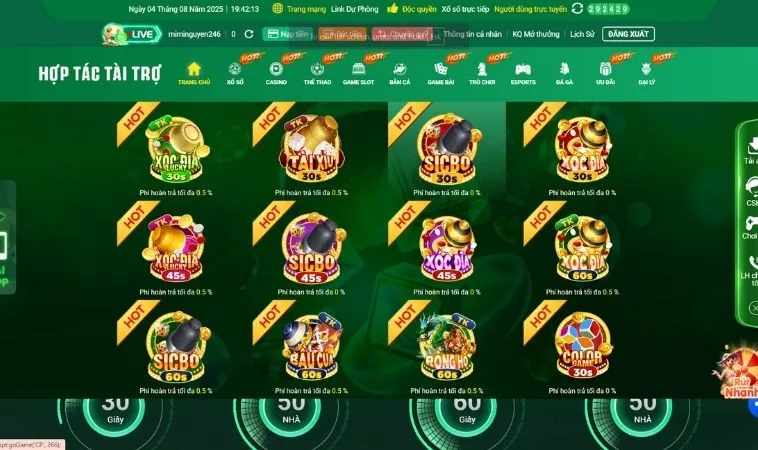The width and height of the screenshot is (758, 450).
Task: Open the Casino category
Action: click(276, 73)
